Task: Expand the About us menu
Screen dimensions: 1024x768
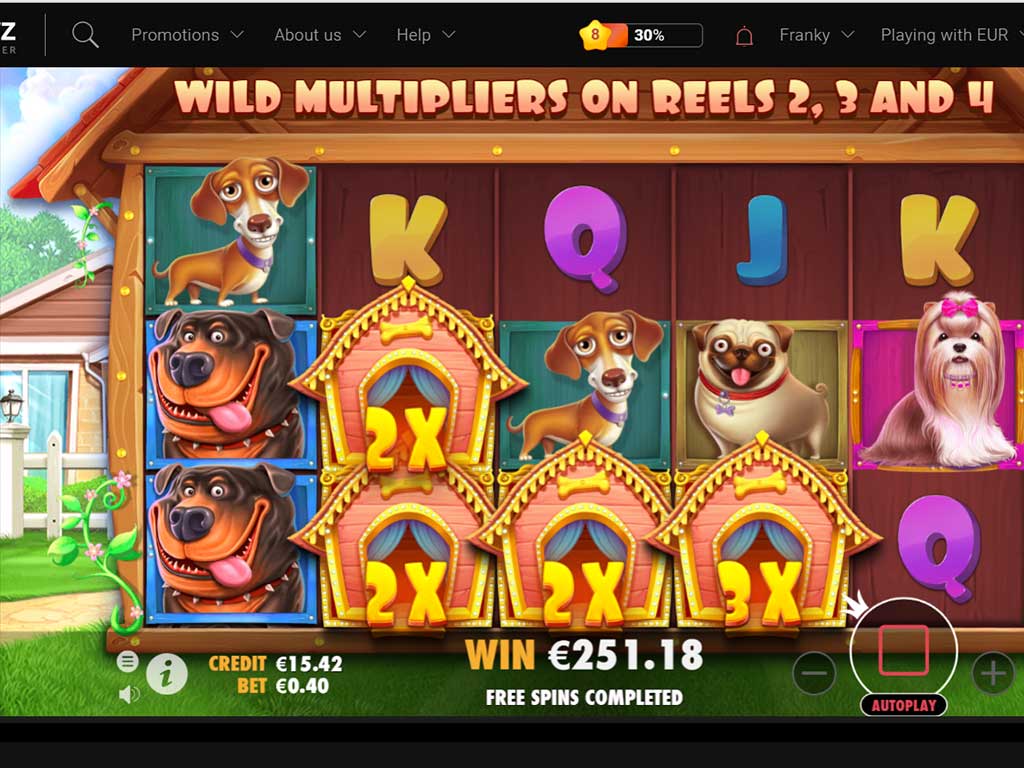Action: [x=319, y=35]
